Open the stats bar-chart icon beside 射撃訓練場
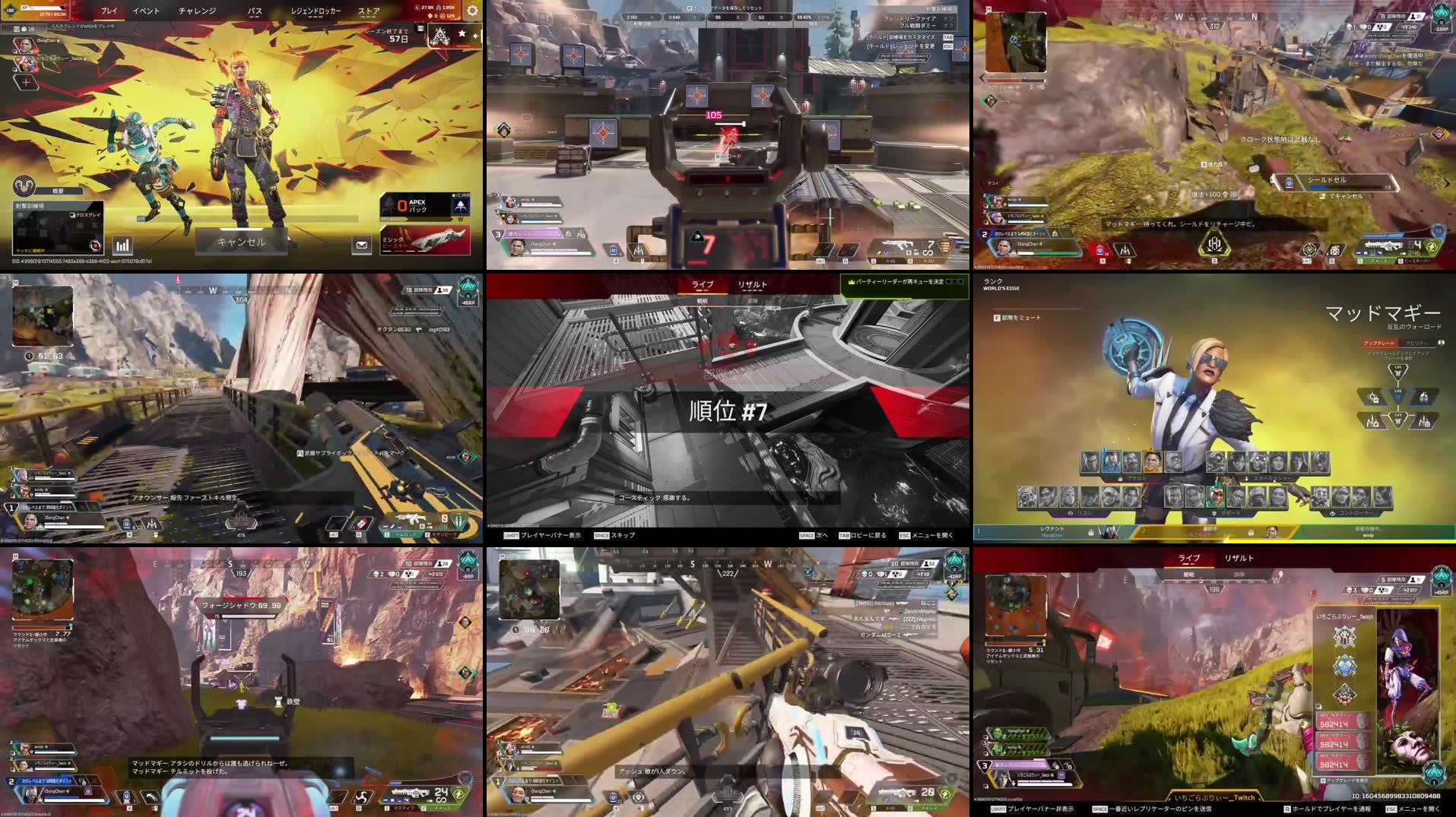The height and width of the screenshot is (817, 1456). point(123,245)
